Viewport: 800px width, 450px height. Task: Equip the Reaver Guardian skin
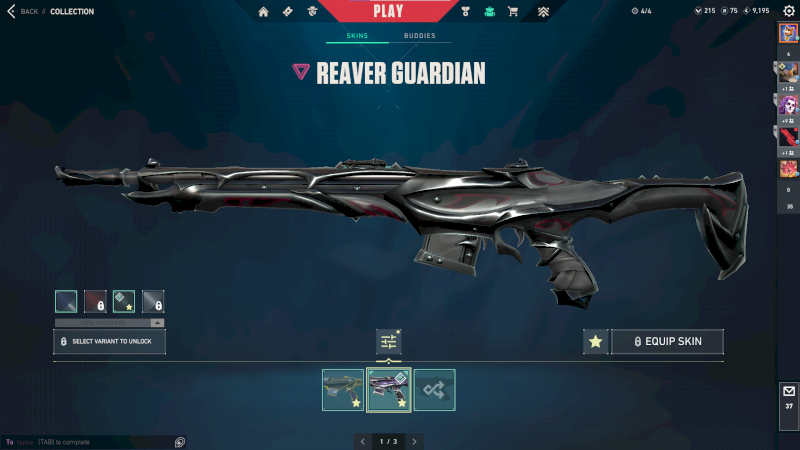(x=667, y=341)
